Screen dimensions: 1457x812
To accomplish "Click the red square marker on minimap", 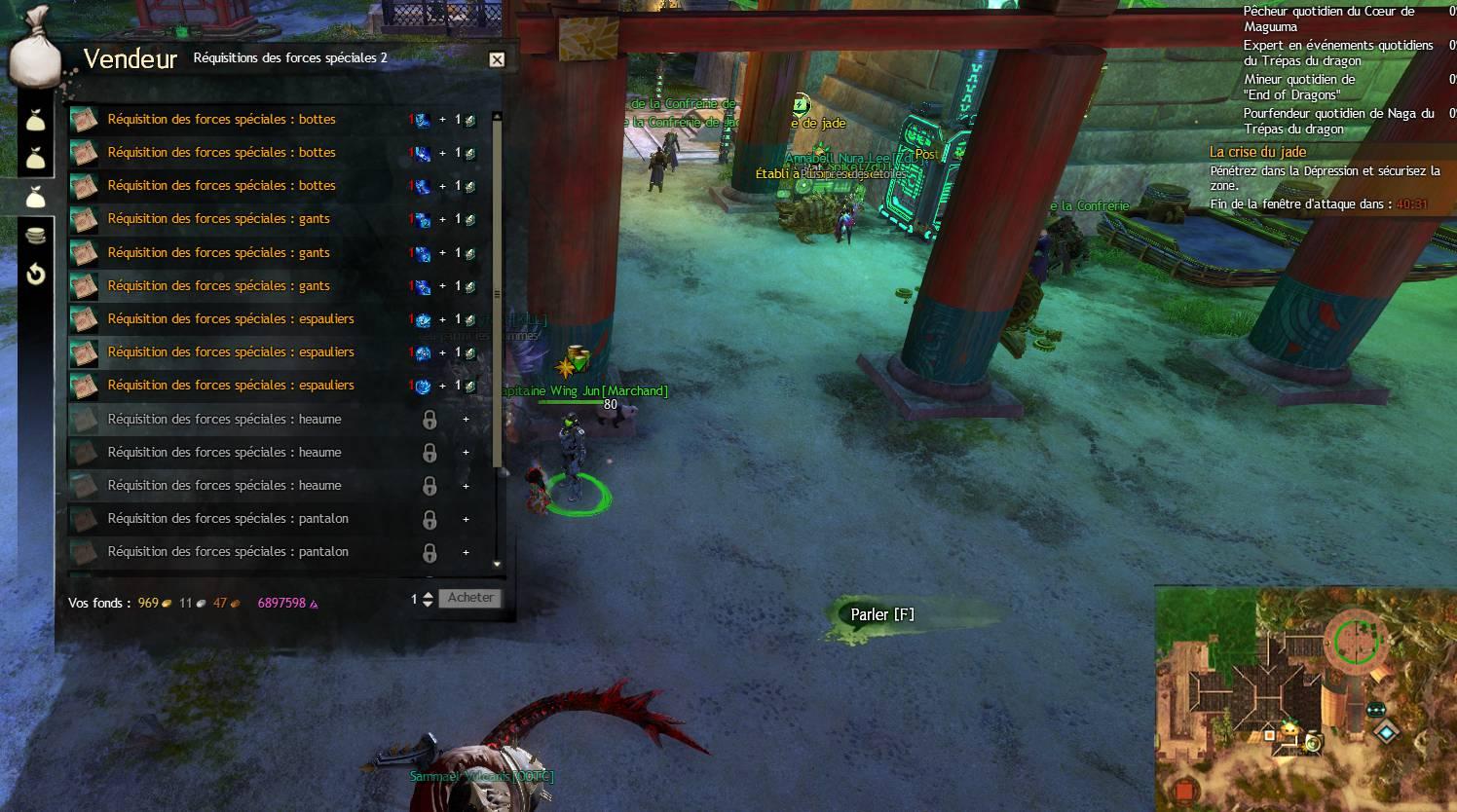I will pyautogui.click(x=1183, y=790).
